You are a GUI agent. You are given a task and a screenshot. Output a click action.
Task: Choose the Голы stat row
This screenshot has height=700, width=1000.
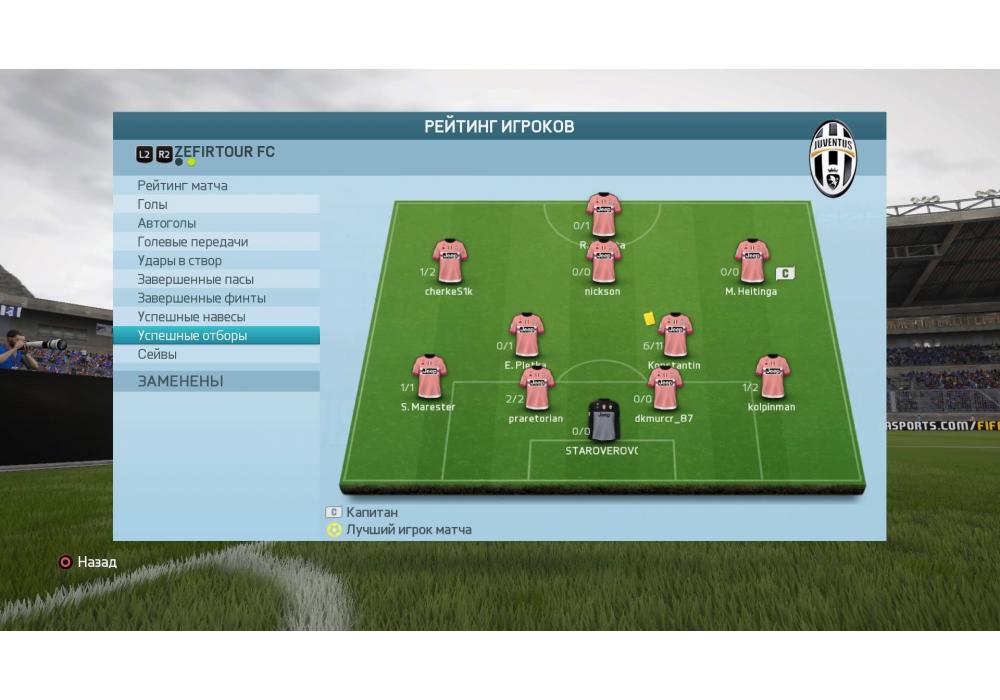153,204
